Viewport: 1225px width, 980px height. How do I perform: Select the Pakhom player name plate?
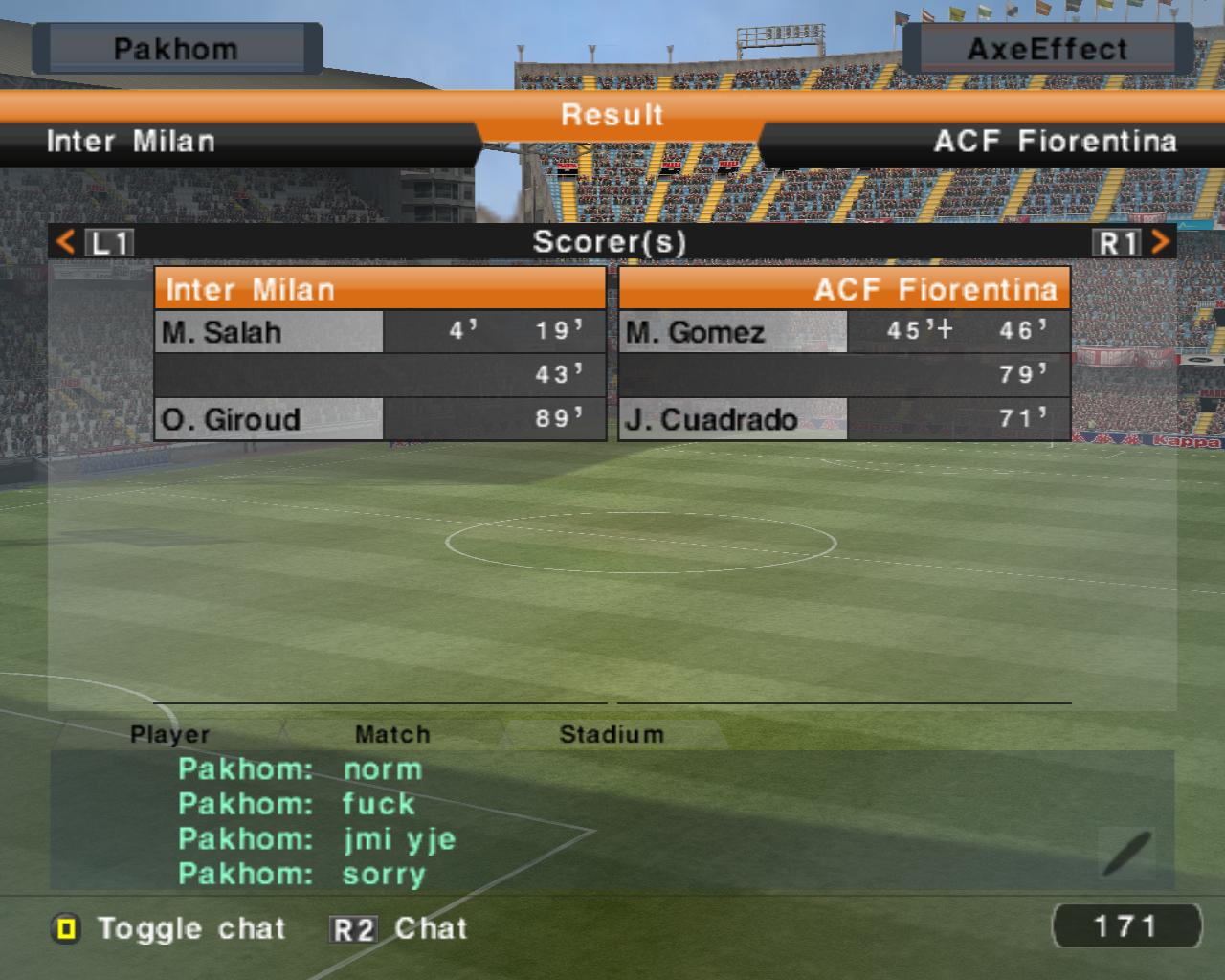[176, 49]
